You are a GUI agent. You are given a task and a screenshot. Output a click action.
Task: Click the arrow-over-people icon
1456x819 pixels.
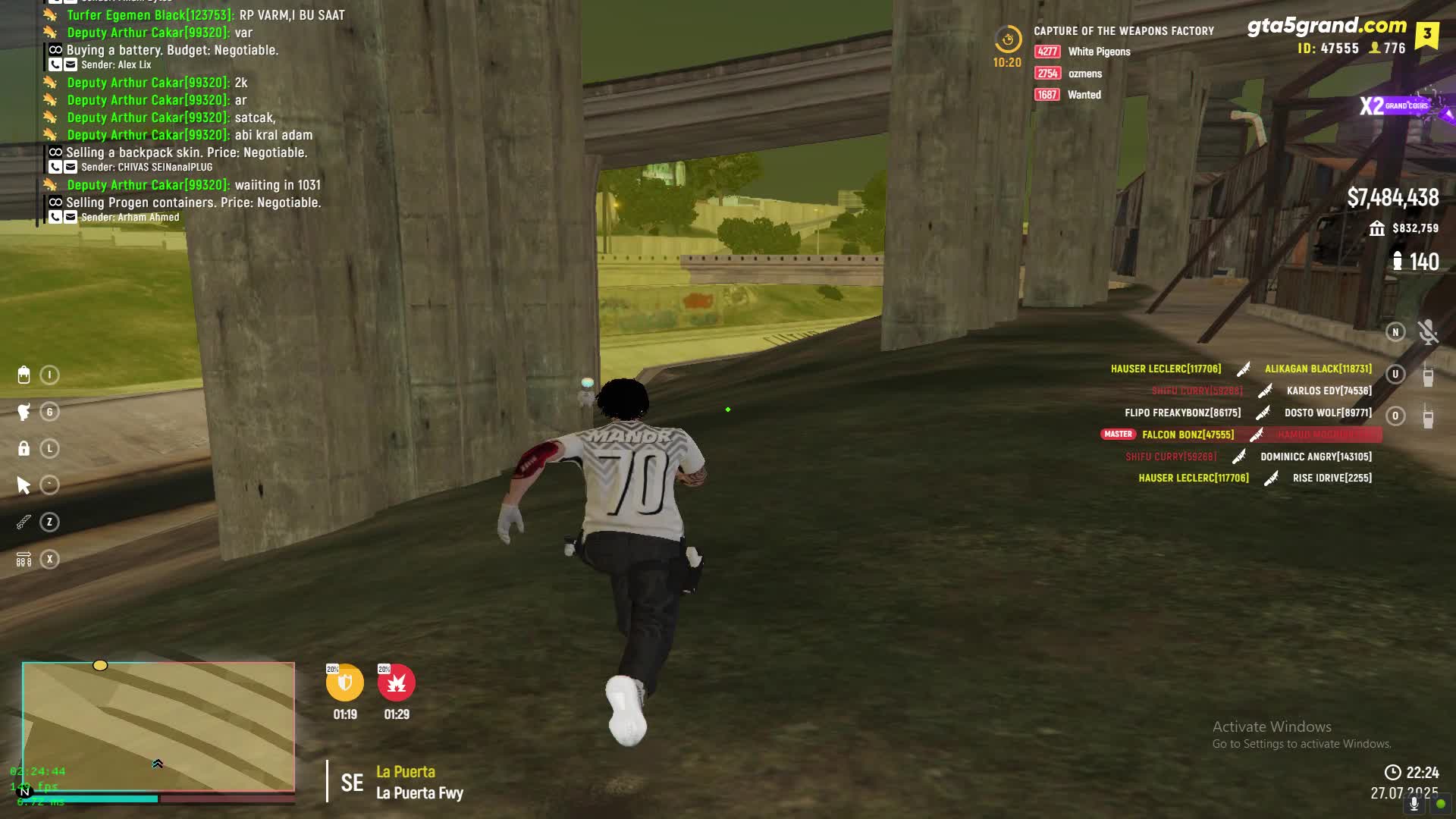[24, 560]
